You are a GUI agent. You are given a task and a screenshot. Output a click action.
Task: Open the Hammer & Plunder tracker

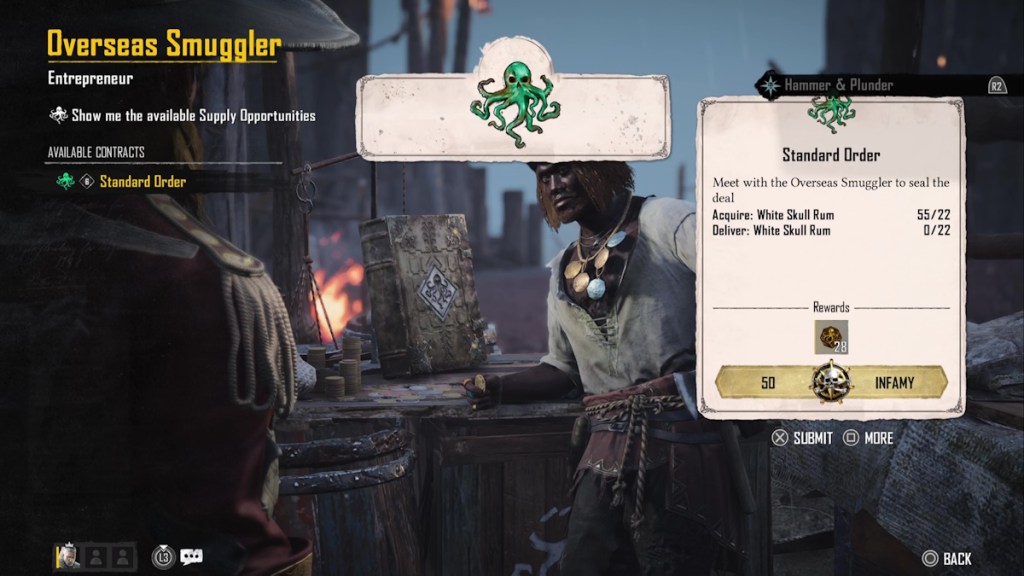pyautogui.click(x=838, y=86)
